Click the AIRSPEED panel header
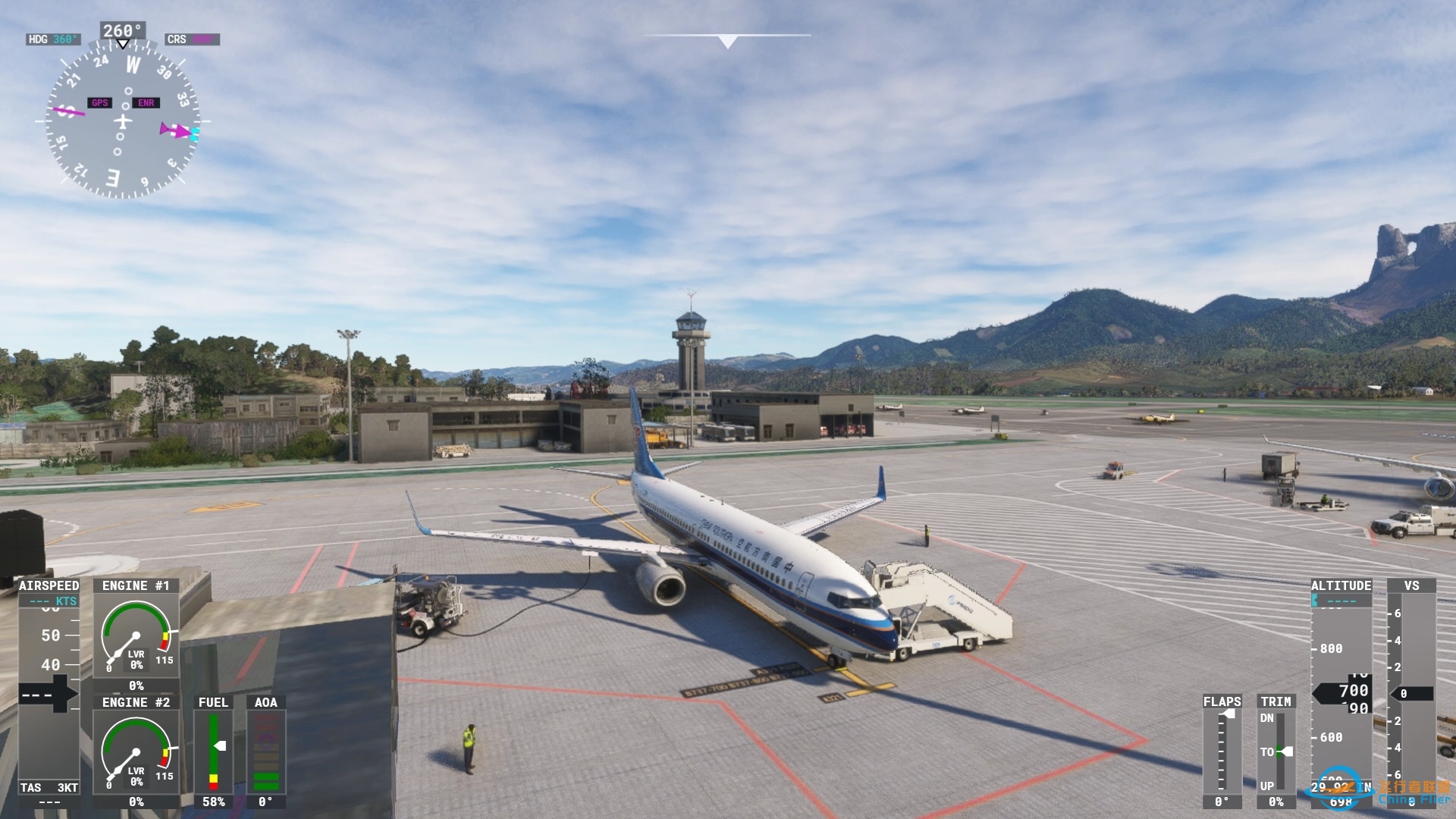The width and height of the screenshot is (1456, 819). click(48, 585)
